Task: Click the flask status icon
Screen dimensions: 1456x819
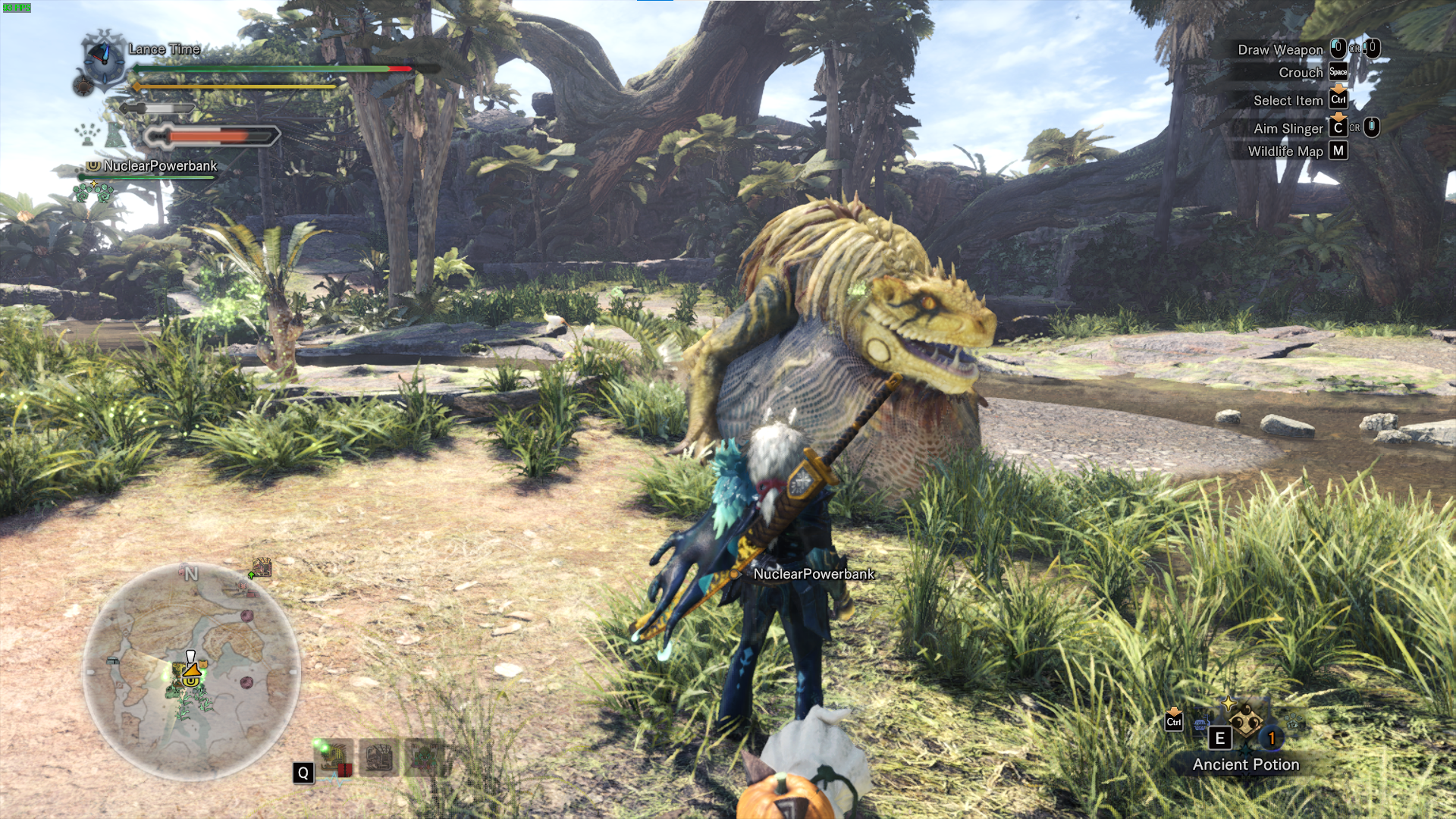Action: click(x=115, y=135)
